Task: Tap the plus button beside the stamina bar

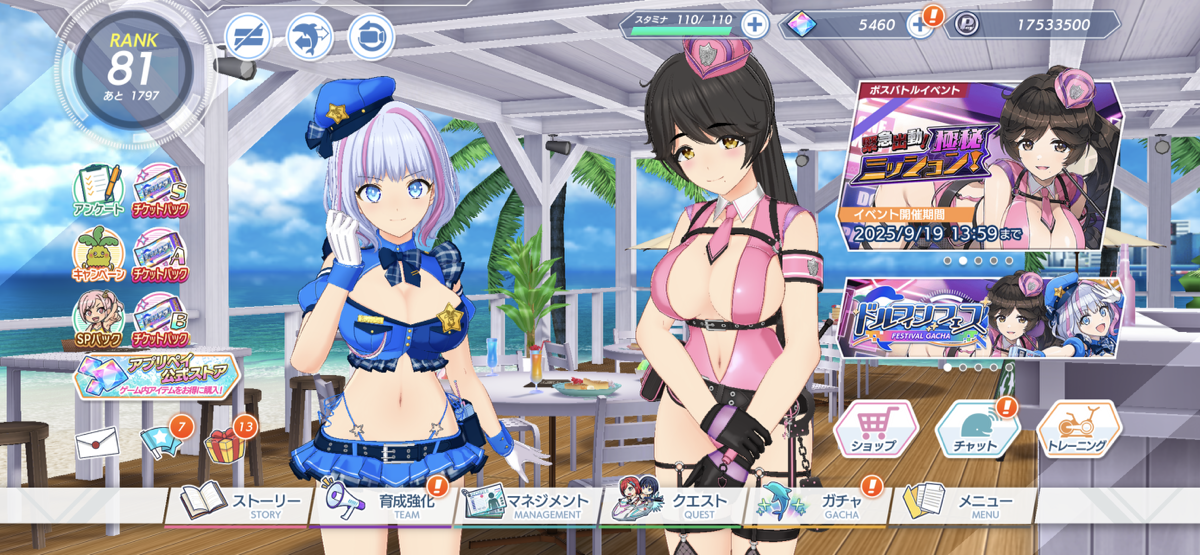Action: point(754,25)
